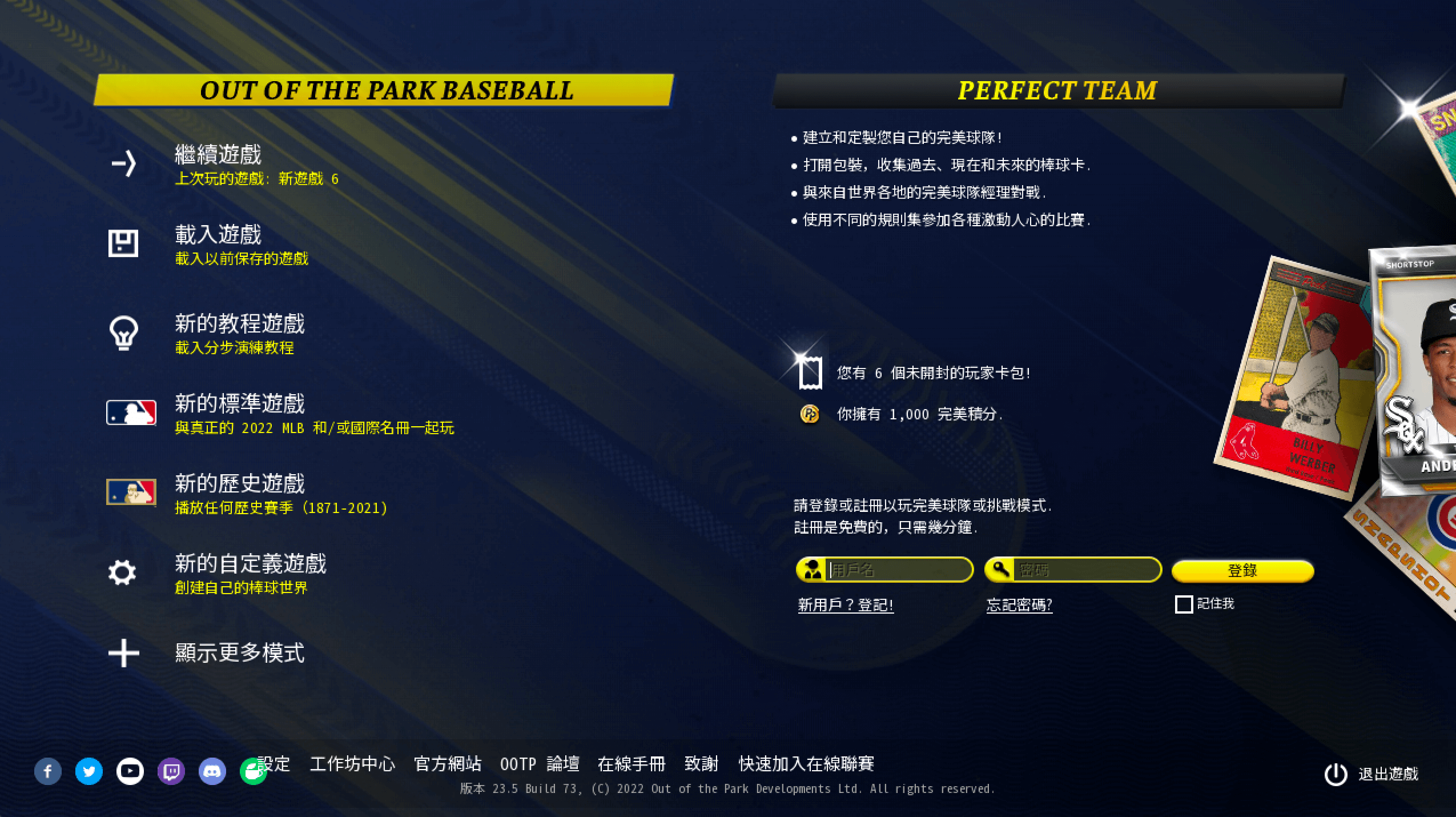The width and height of the screenshot is (1456, 817).
Task: Click the 新用戶？登記! link
Action: pyautogui.click(x=846, y=604)
